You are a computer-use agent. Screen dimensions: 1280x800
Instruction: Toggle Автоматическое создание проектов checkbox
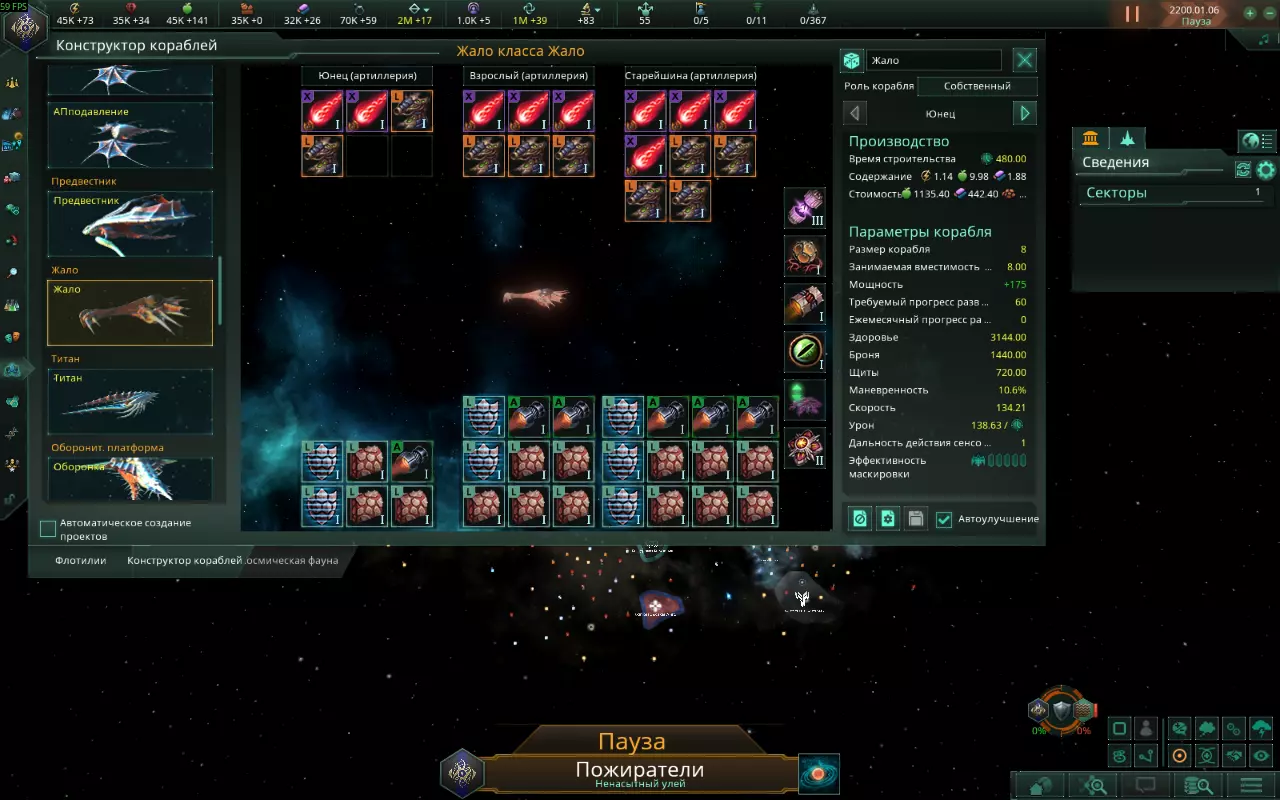[48, 529]
